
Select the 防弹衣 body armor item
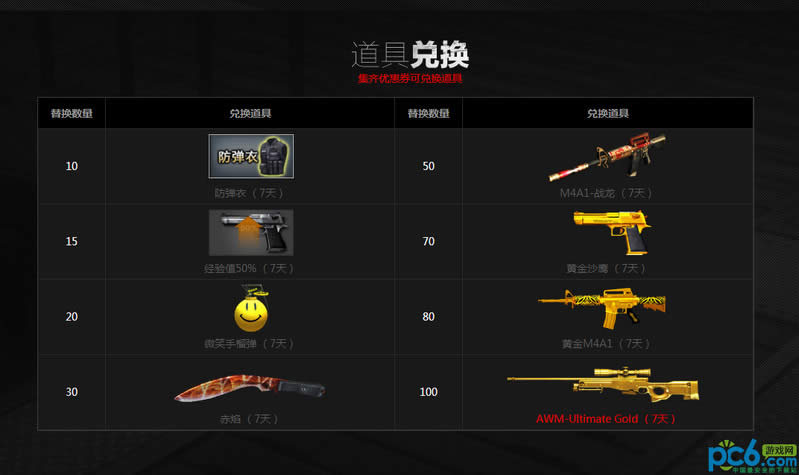pos(250,156)
